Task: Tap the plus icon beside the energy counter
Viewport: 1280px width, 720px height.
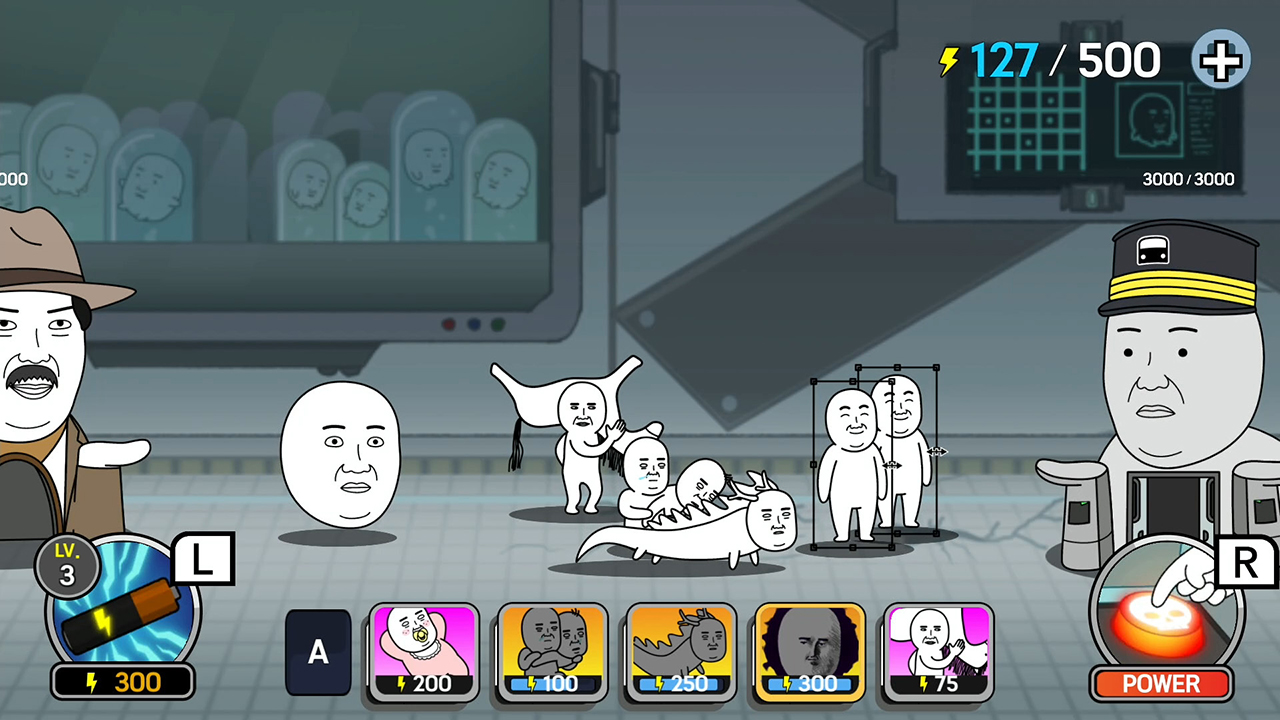Action: coord(1220,60)
